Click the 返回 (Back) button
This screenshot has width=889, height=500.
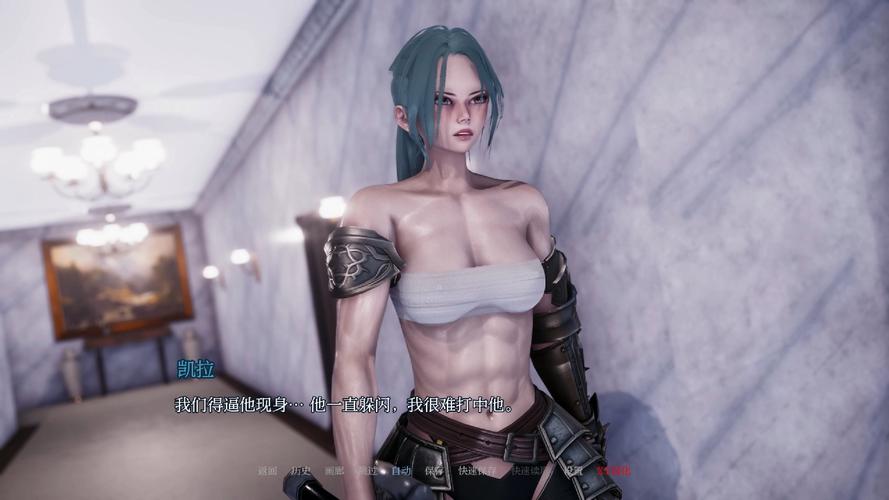pyautogui.click(x=267, y=470)
